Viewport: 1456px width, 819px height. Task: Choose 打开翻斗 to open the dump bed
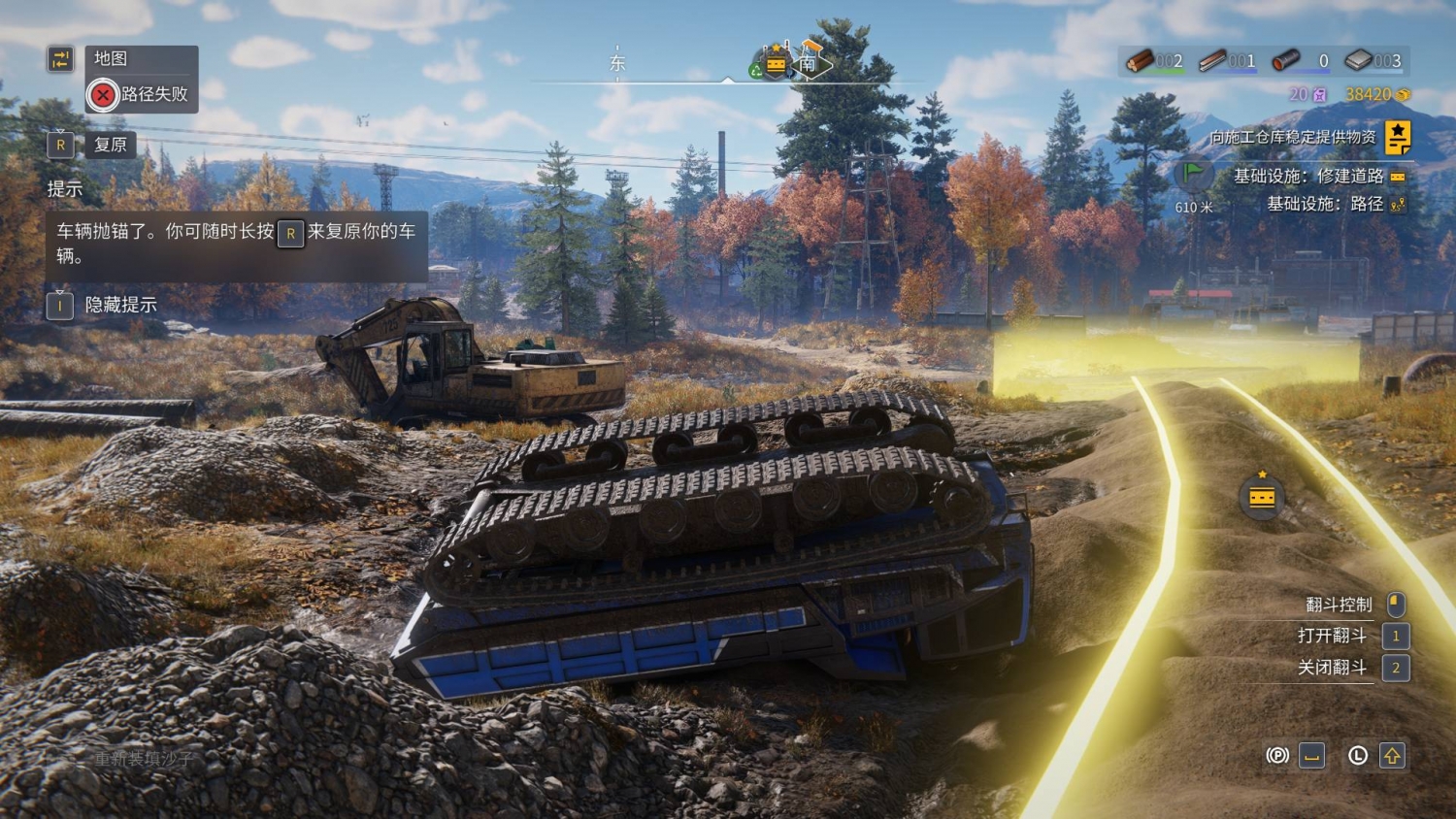[1332, 636]
